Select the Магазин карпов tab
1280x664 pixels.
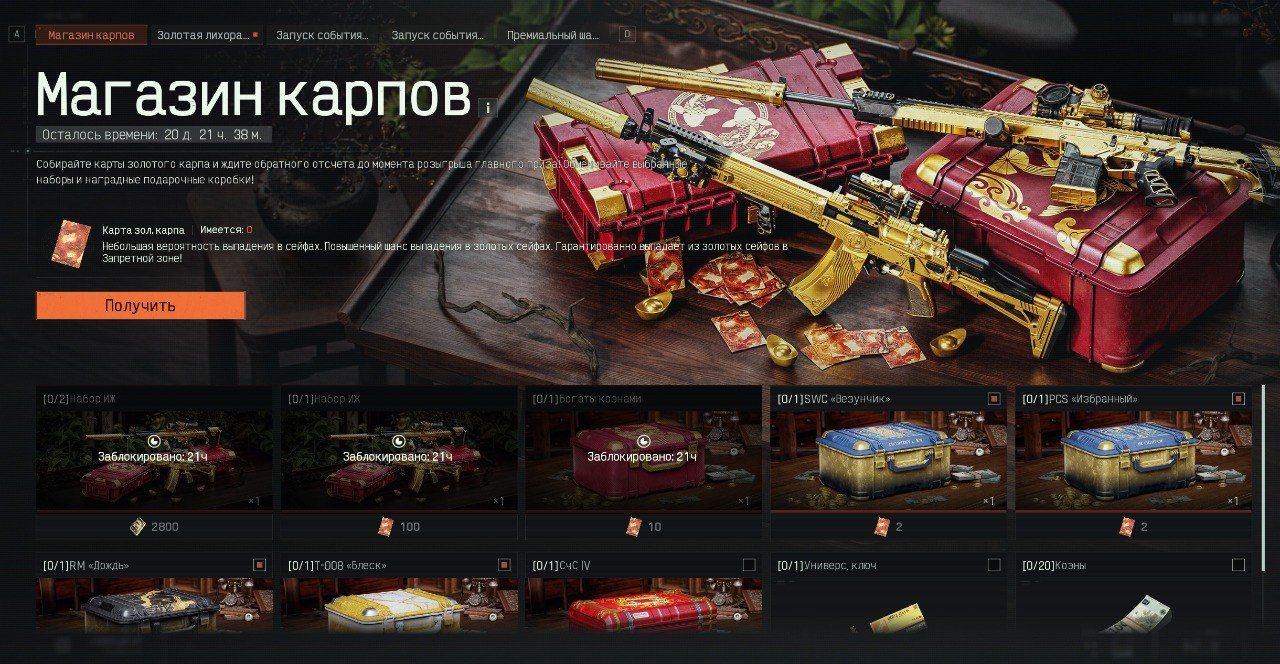[91, 35]
